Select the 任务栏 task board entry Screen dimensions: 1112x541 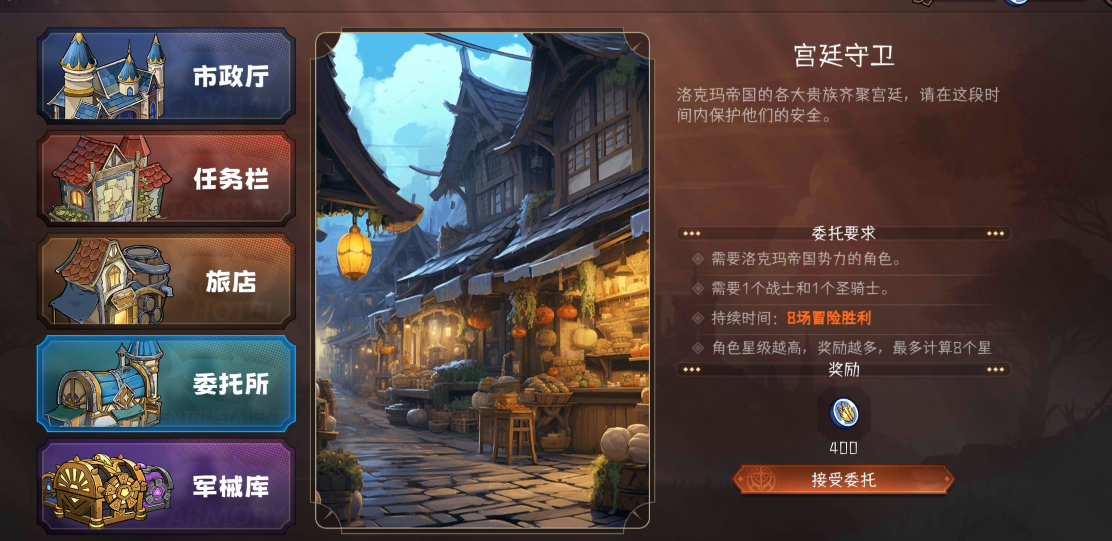point(166,179)
